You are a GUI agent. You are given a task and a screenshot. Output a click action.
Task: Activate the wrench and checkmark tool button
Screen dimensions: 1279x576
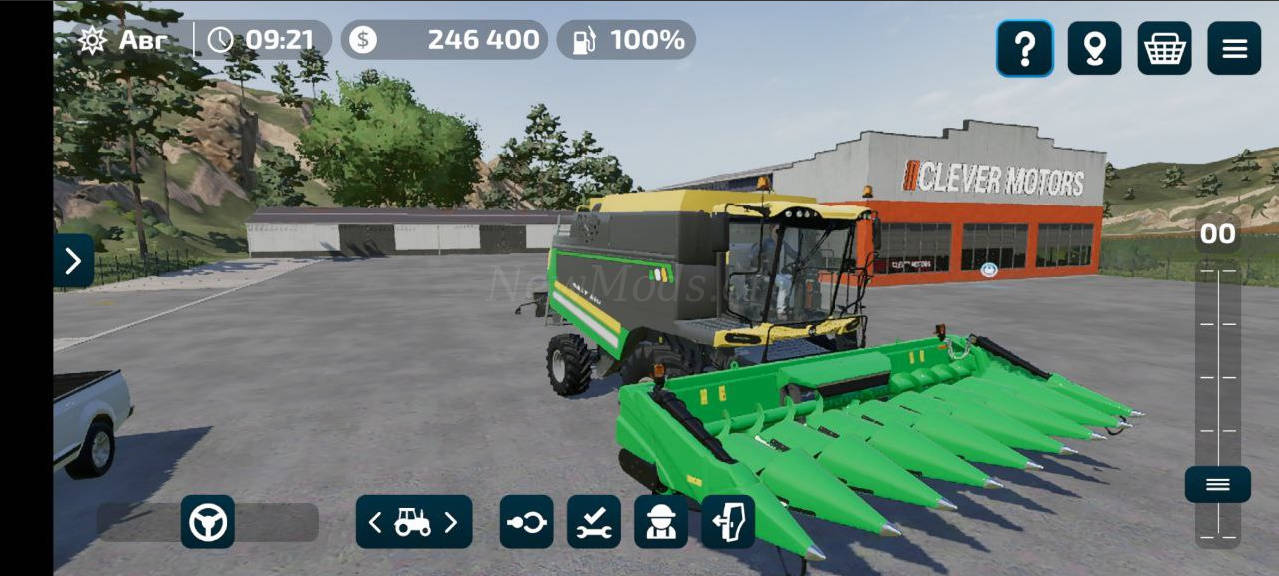(x=594, y=522)
